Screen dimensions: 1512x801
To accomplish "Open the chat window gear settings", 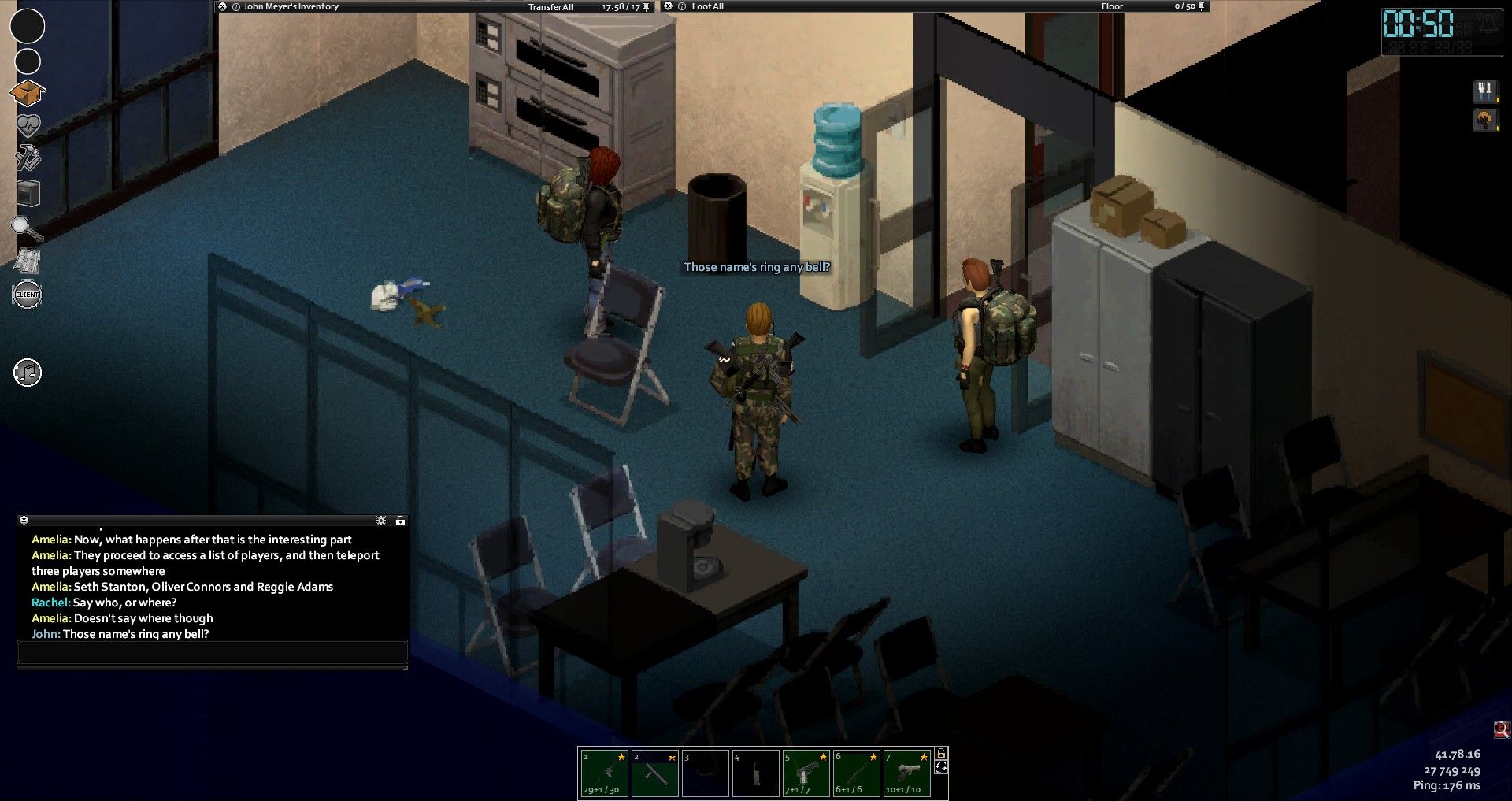I will [381, 521].
